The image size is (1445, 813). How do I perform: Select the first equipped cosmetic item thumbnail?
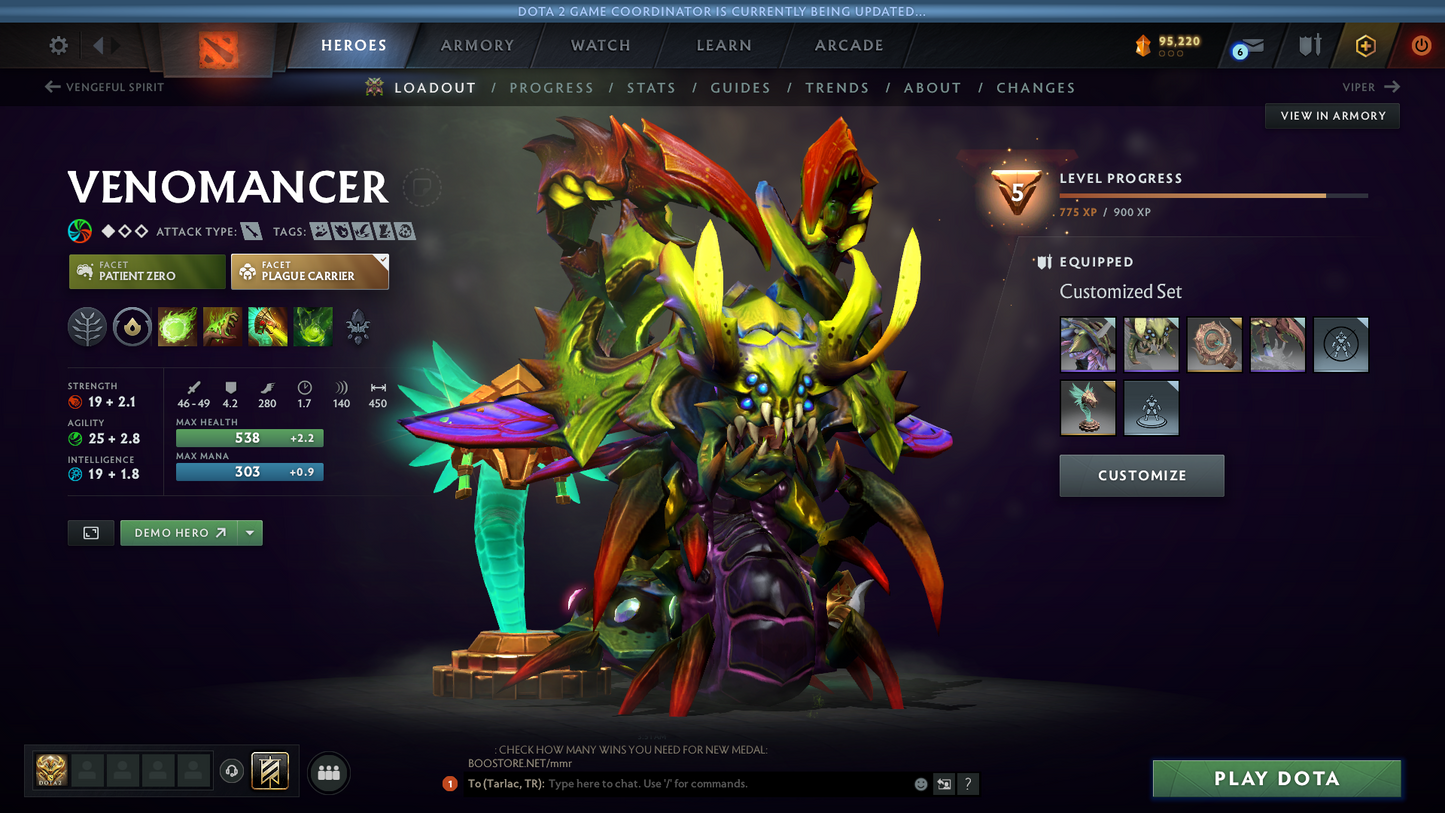point(1087,344)
